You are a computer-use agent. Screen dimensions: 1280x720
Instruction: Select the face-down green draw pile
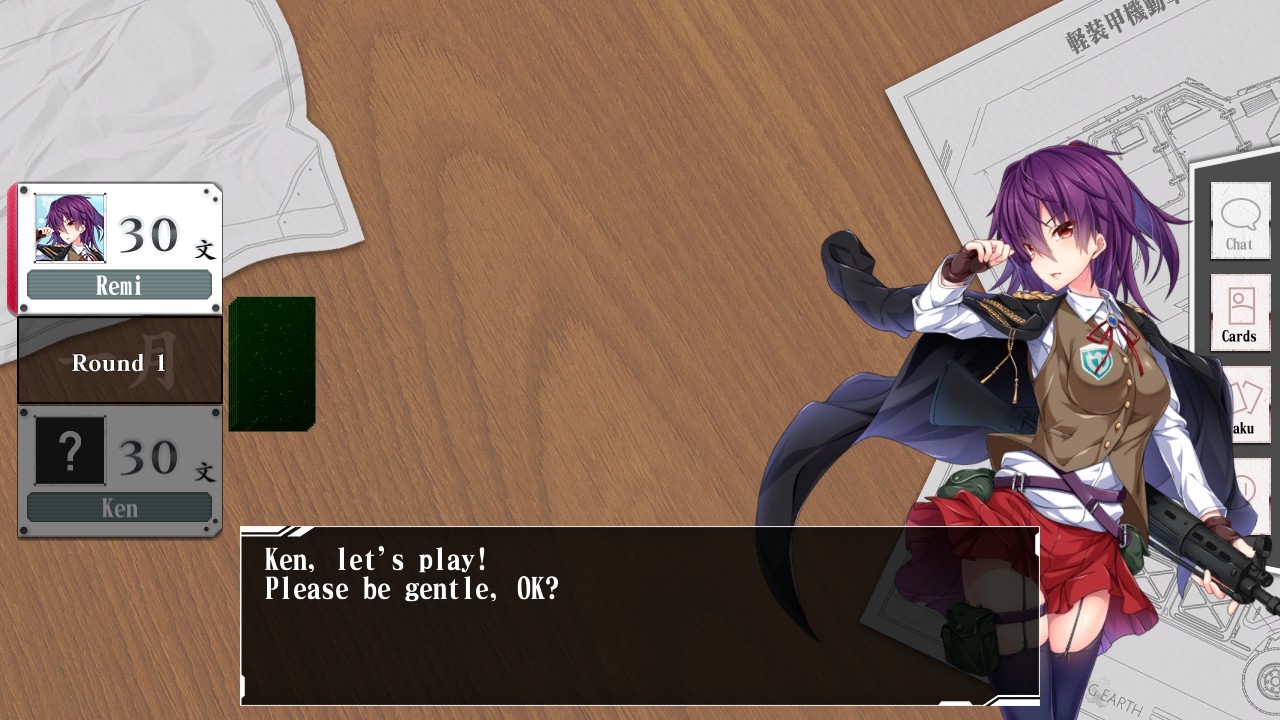click(x=272, y=363)
